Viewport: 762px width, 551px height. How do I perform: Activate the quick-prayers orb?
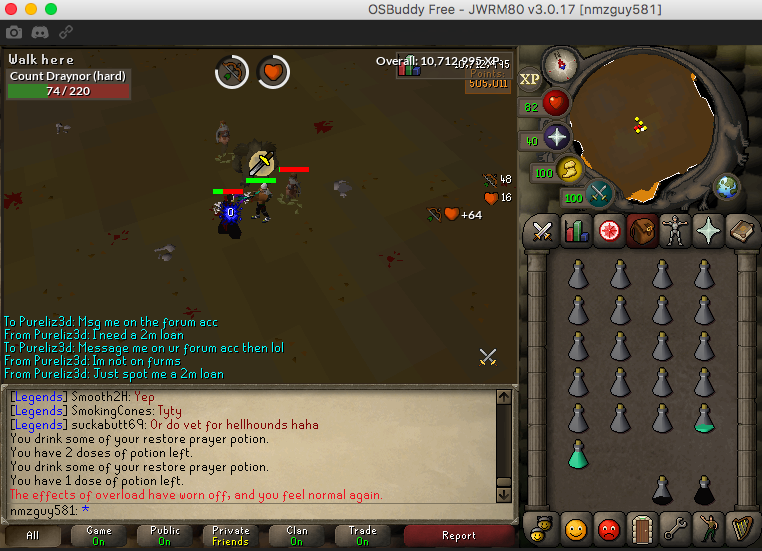556,137
